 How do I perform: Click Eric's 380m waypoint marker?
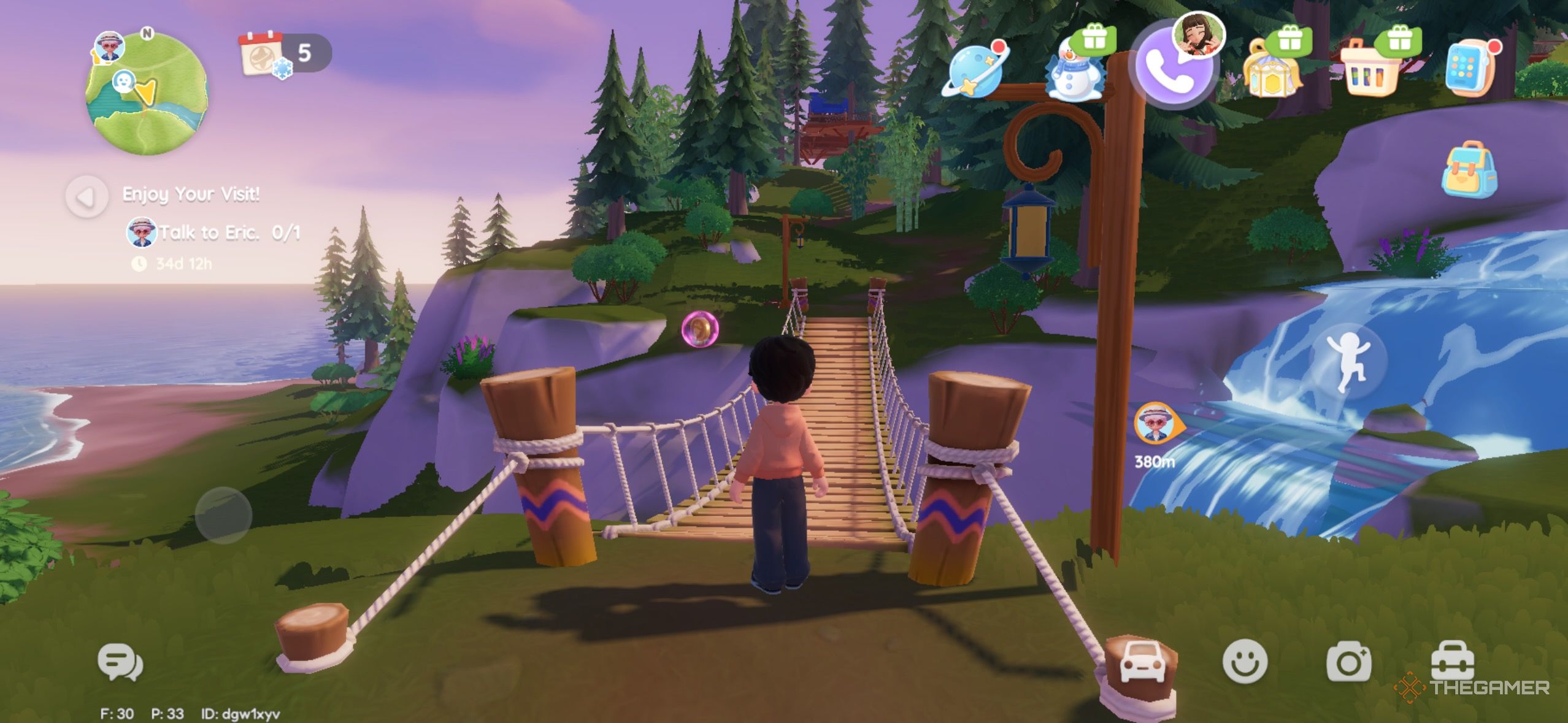pyautogui.click(x=1155, y=423)
